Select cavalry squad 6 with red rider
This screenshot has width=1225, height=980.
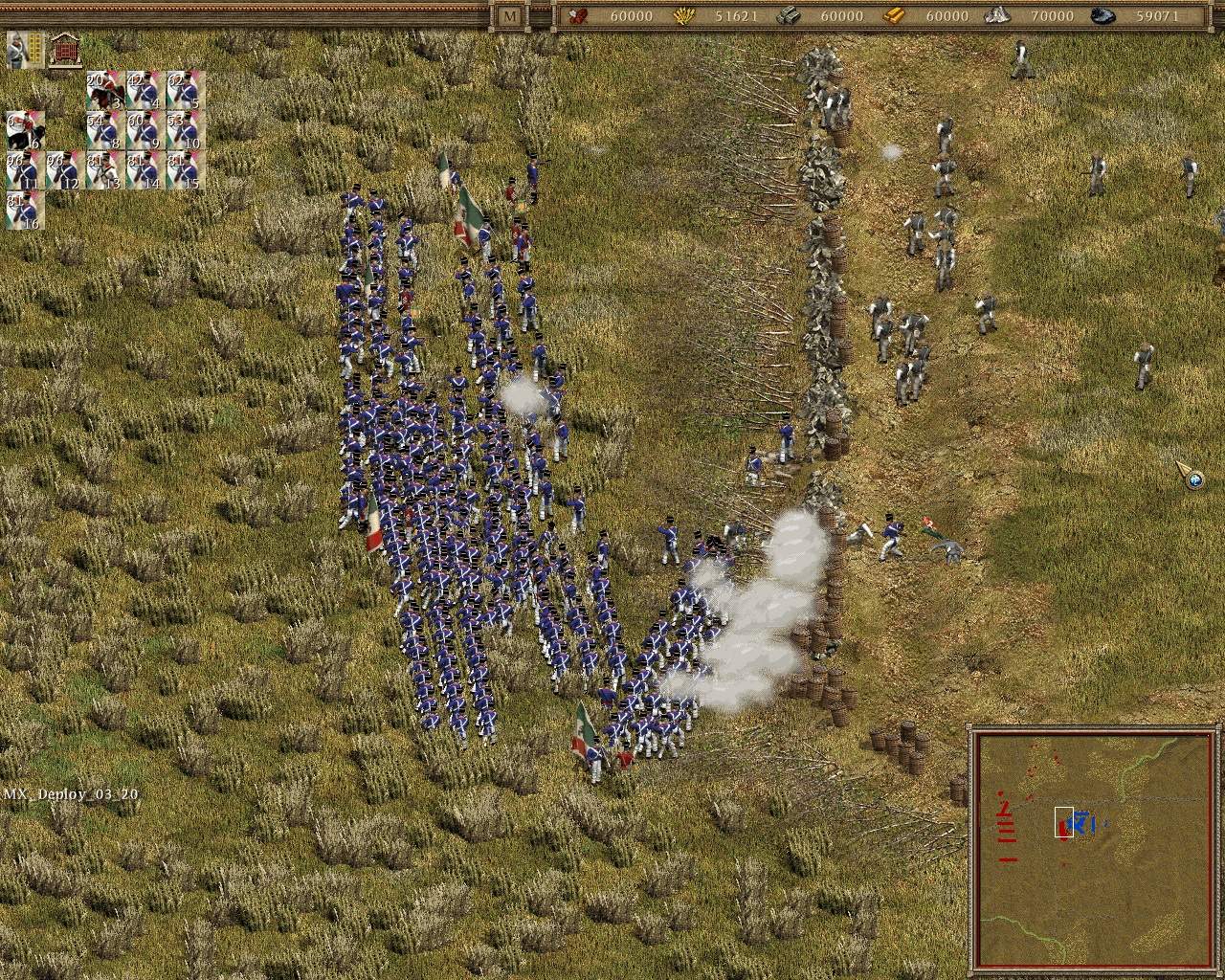pyautogui.click(x=27, y=129)
